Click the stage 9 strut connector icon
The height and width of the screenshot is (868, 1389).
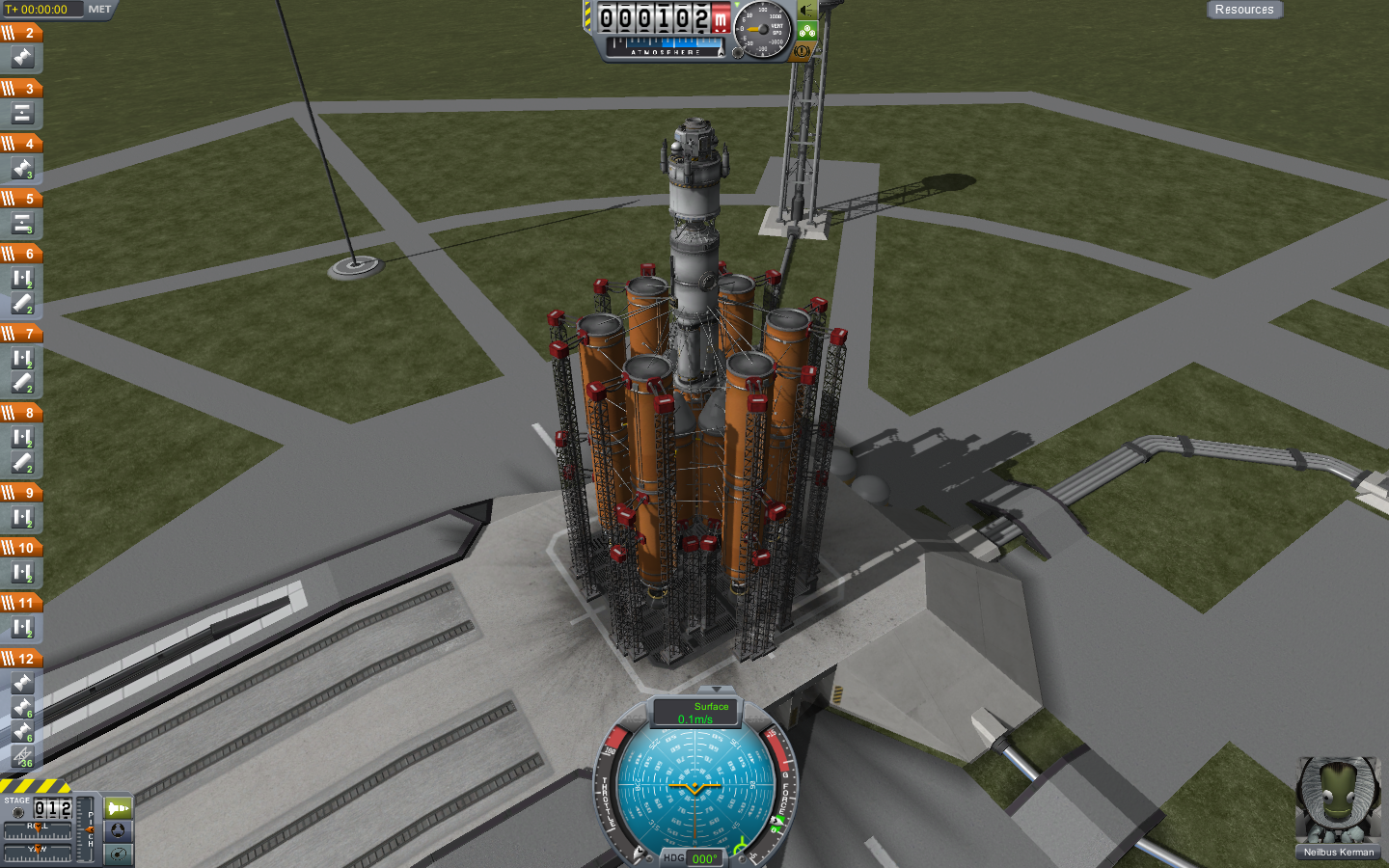click(x=22, y=518)
